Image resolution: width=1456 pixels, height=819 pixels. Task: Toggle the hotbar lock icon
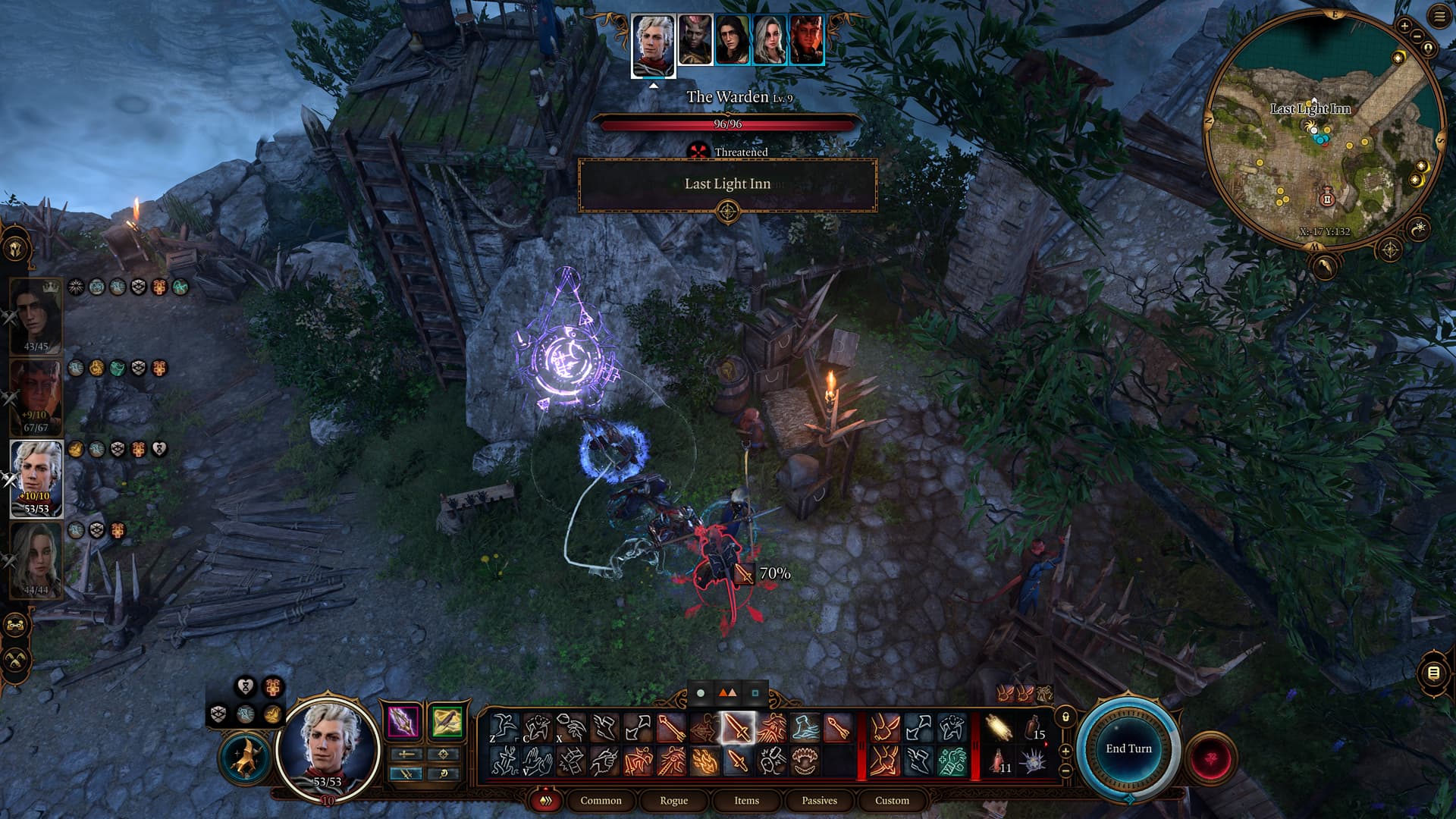[1065, 717]
